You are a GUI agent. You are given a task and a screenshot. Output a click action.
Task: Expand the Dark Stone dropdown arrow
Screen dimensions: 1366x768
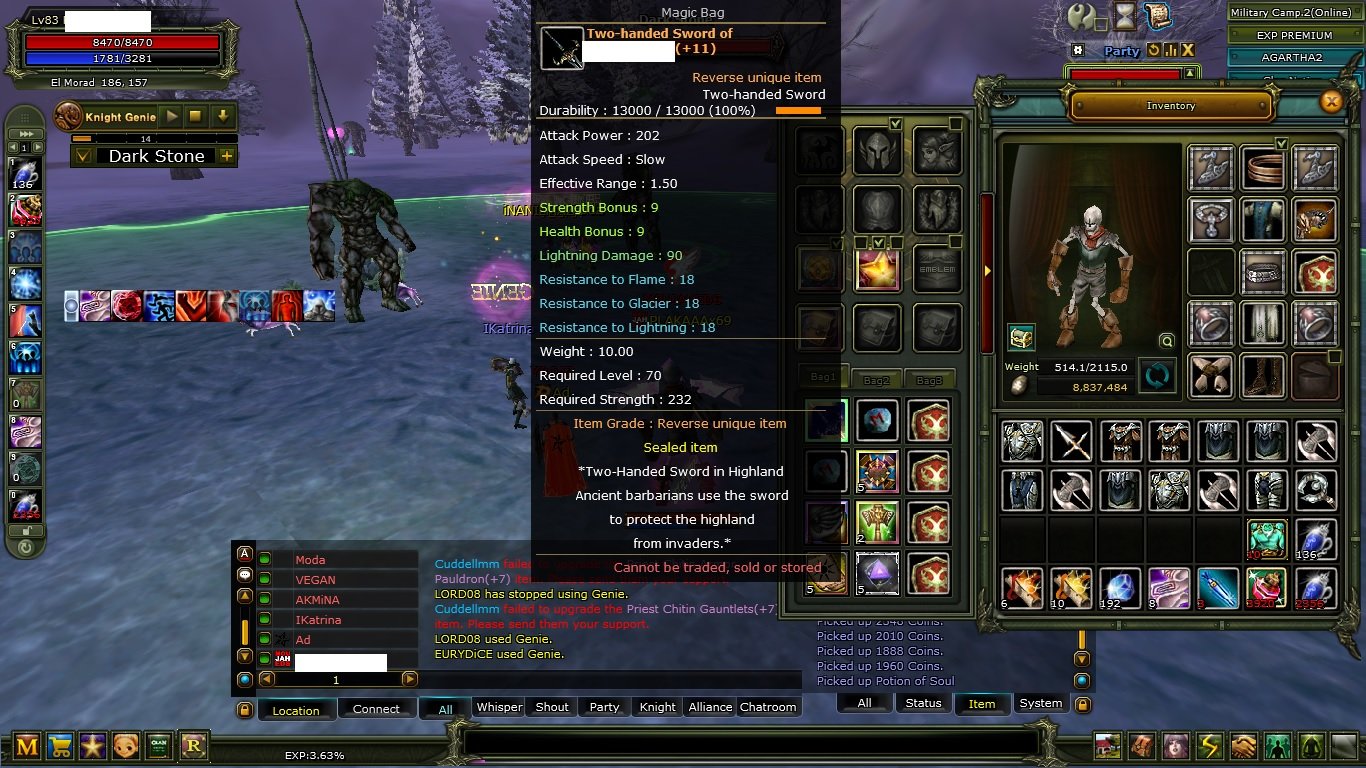coord(85,156)
